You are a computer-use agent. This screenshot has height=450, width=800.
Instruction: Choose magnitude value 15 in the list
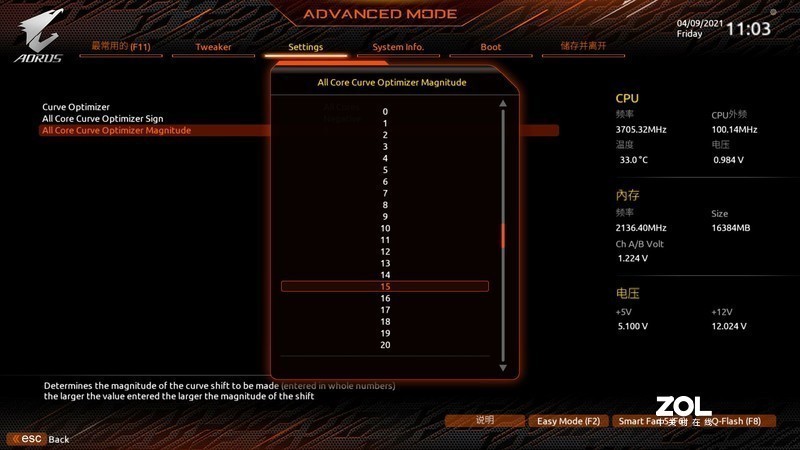[x=385, y=287]
